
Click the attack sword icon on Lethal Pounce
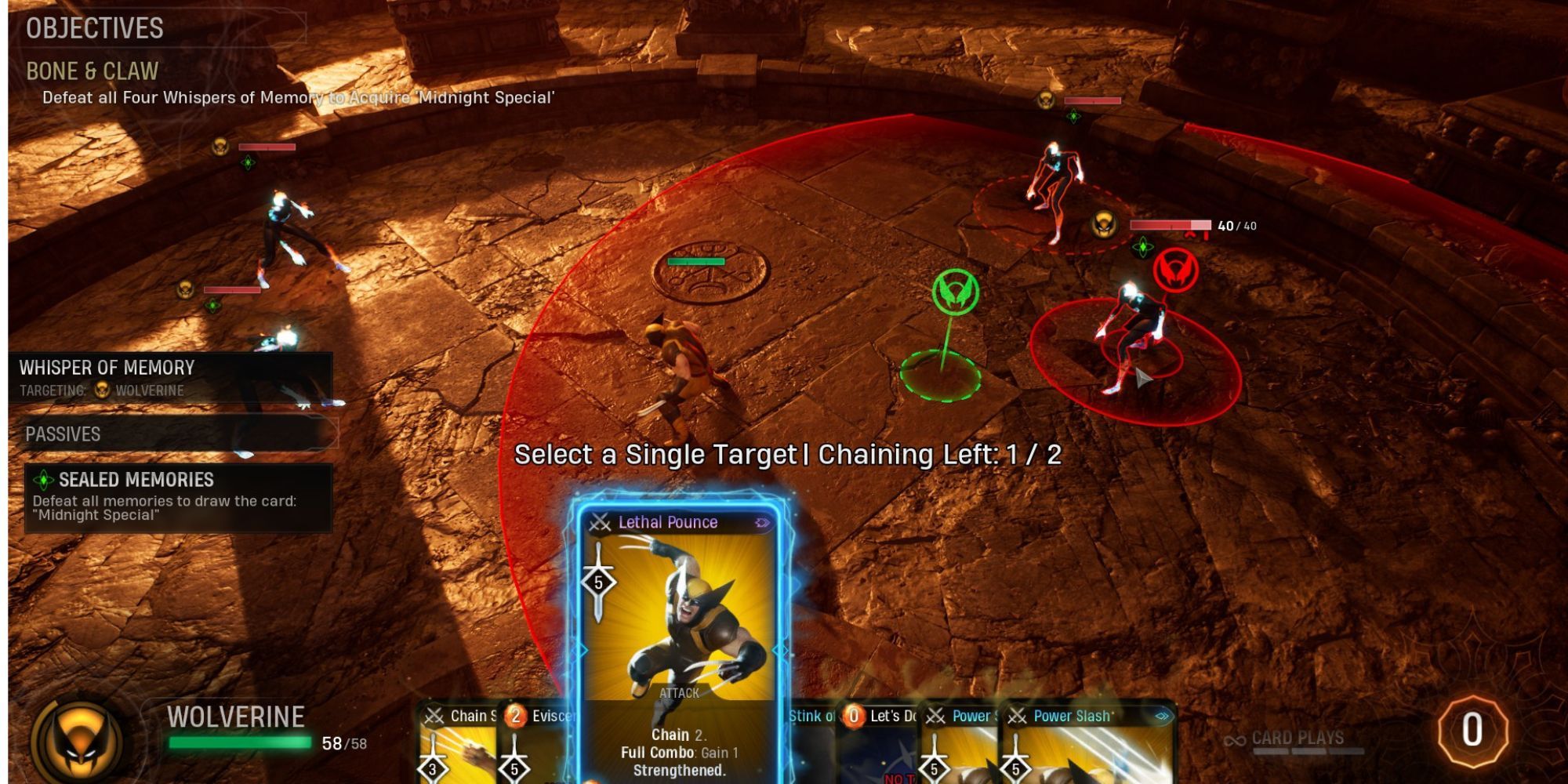[597, 583]
